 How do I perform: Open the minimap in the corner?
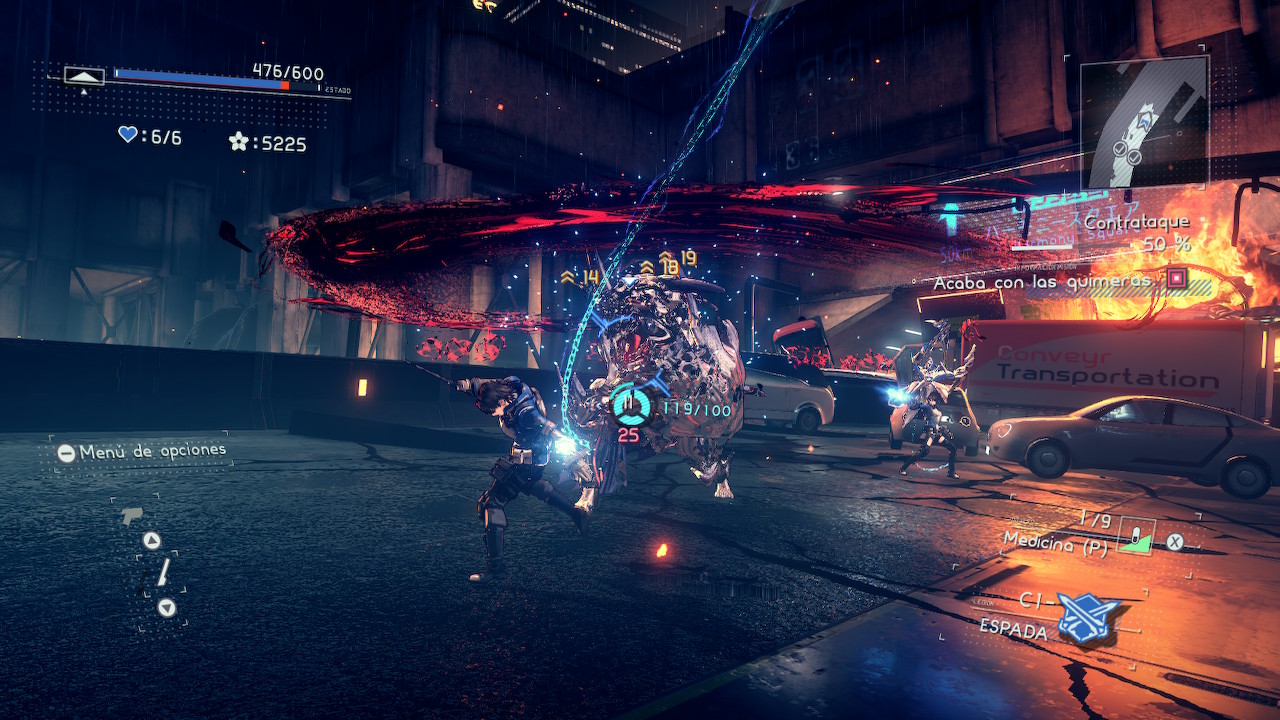point(1144,122)
